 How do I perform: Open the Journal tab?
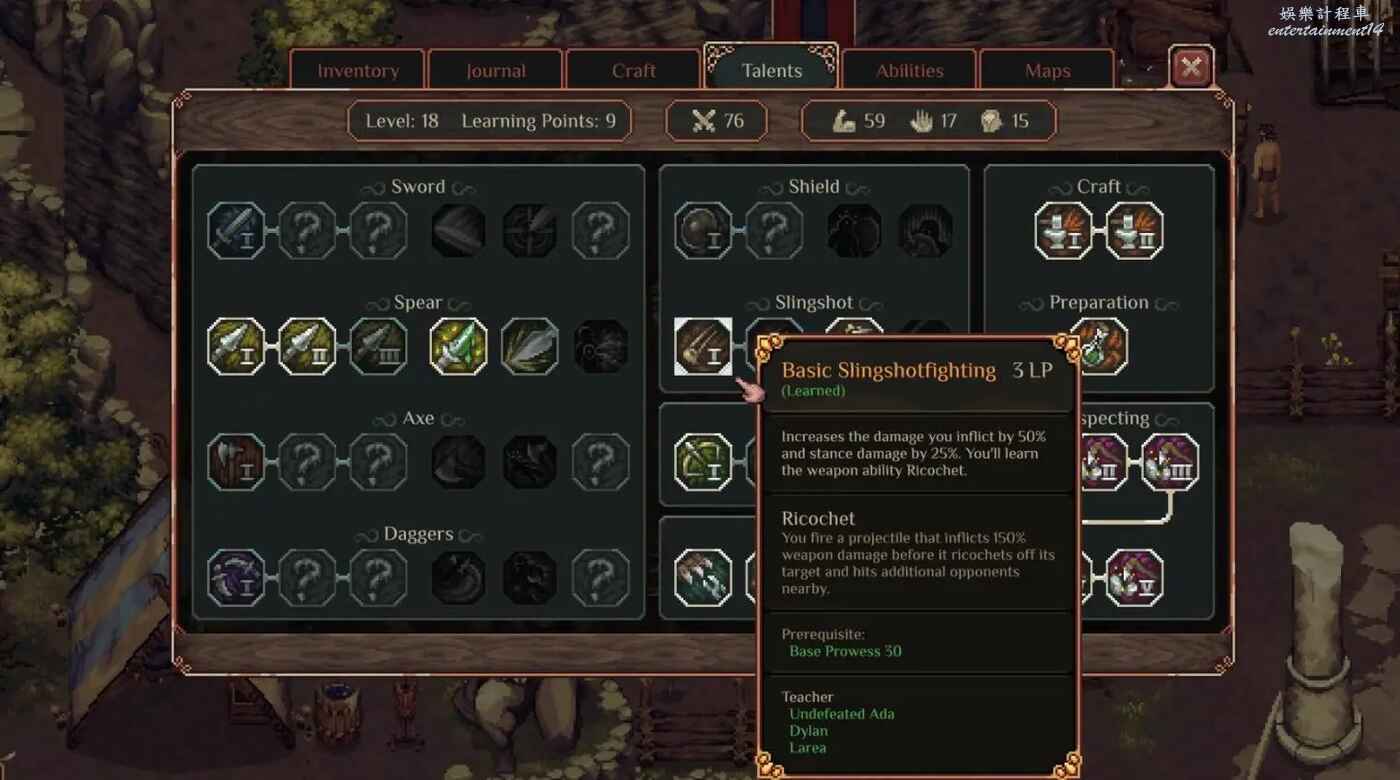tap(496, 71)
